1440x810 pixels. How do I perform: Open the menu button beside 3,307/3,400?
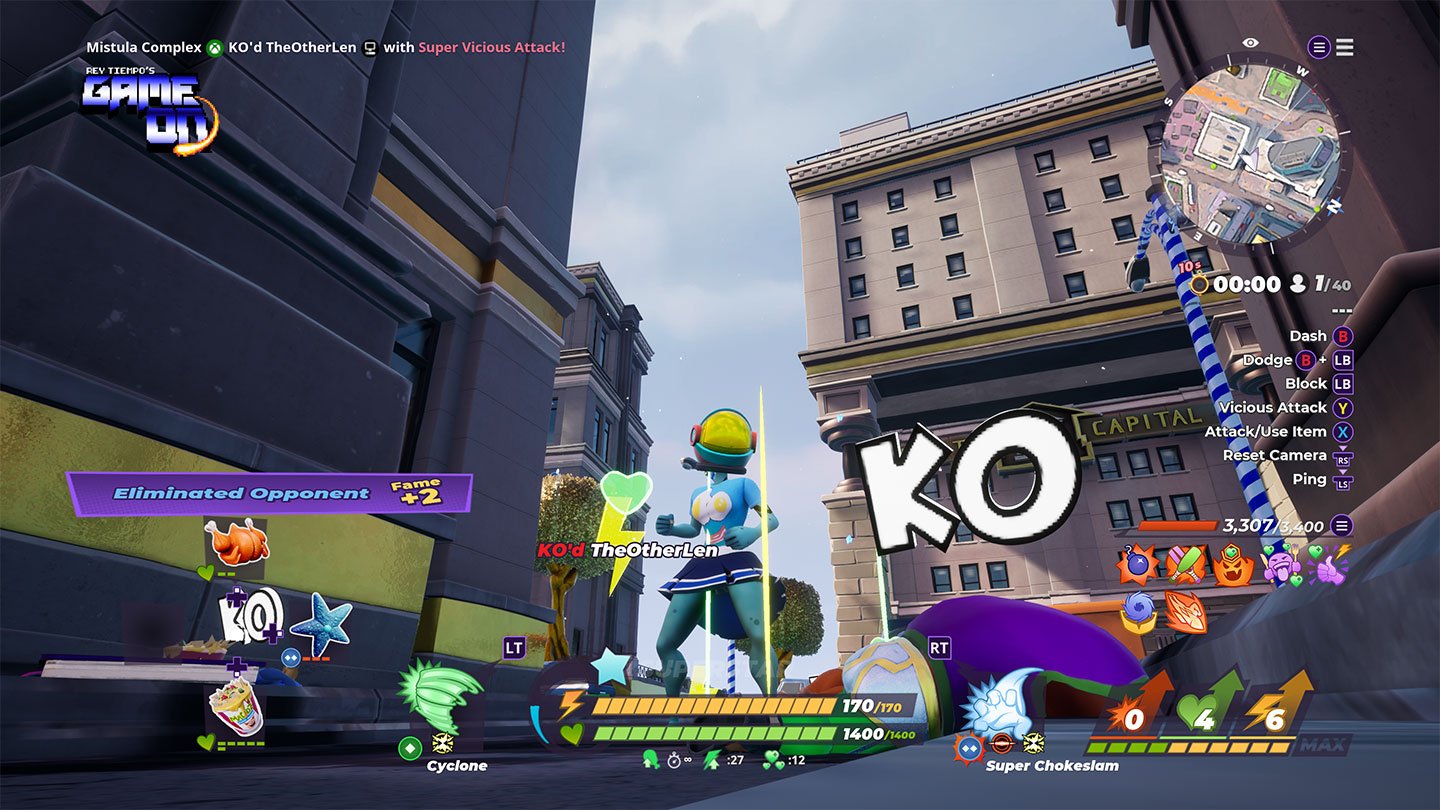[x=1341, y=525]
